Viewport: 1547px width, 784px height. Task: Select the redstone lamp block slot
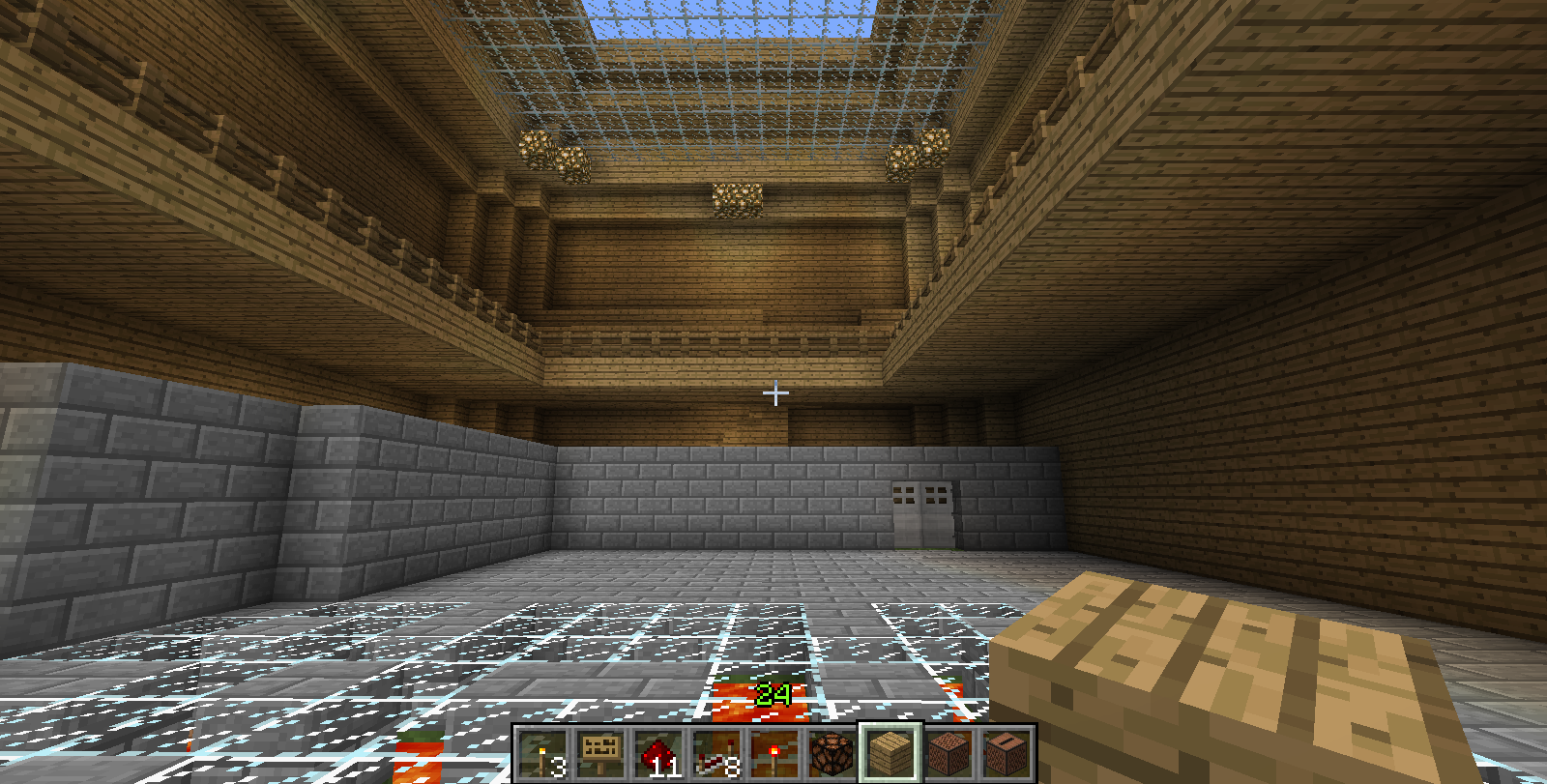[x=832, y=754]
